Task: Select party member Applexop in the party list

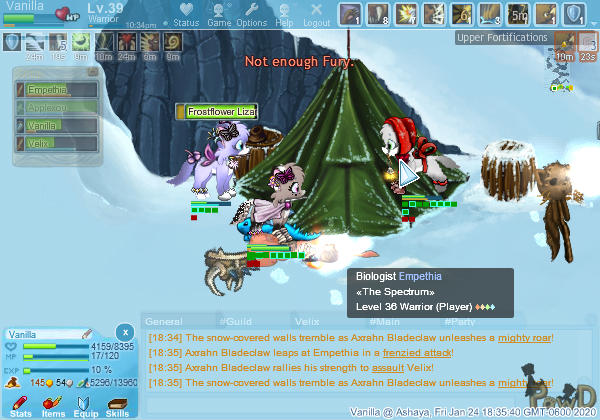Action: pos(56,108)
